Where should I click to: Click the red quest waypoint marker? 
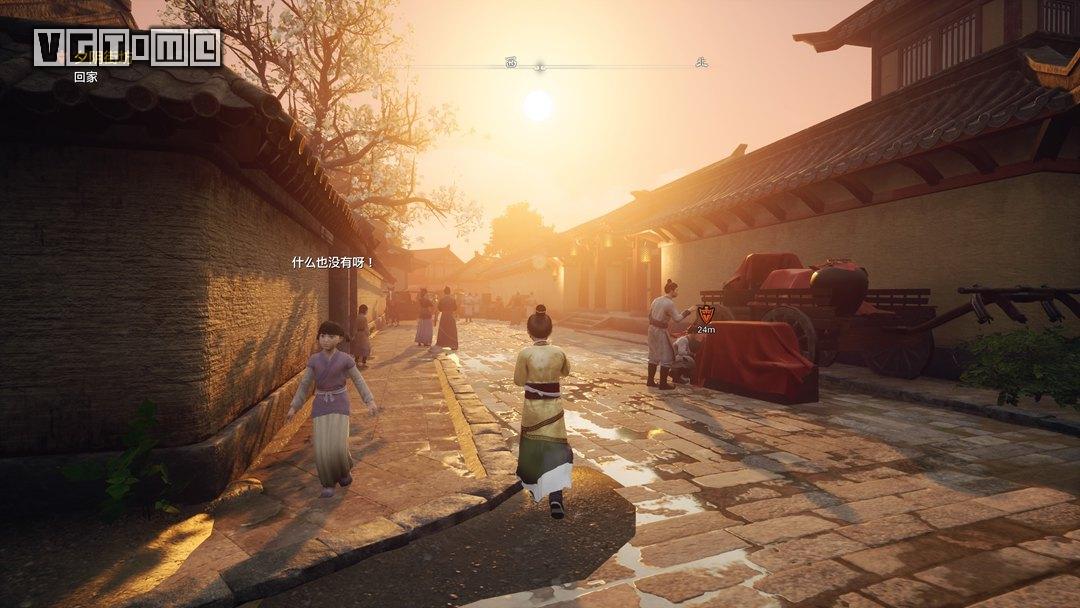(706, 313)
